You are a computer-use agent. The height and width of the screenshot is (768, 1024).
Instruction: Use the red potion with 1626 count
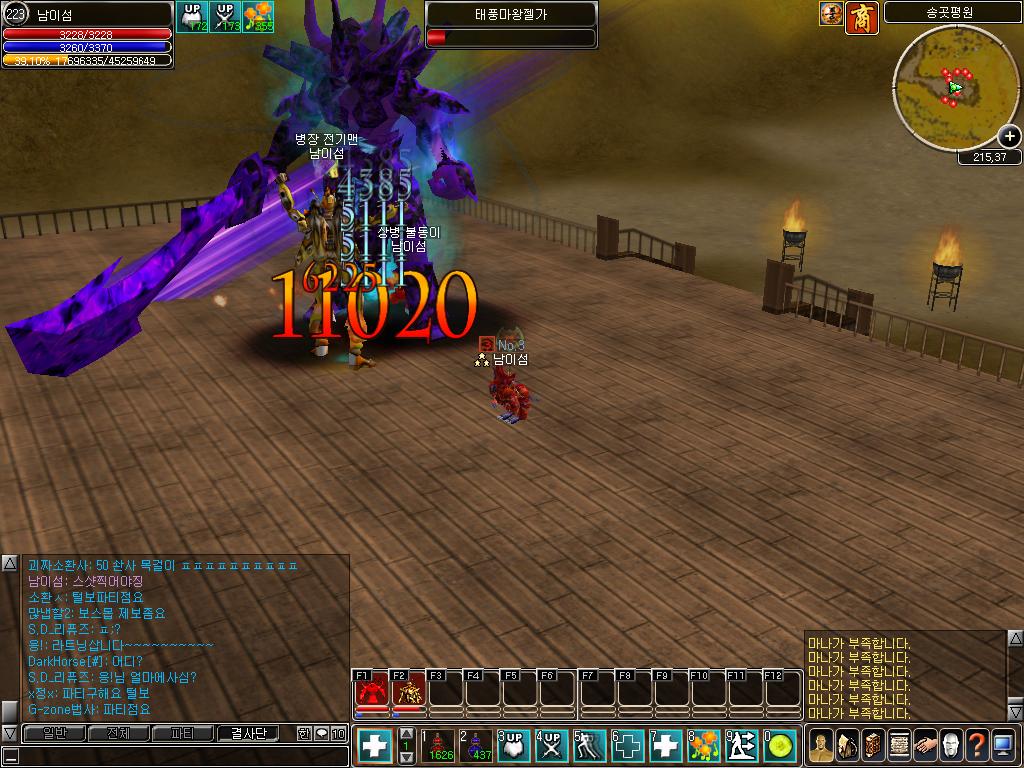coord(439,745)
